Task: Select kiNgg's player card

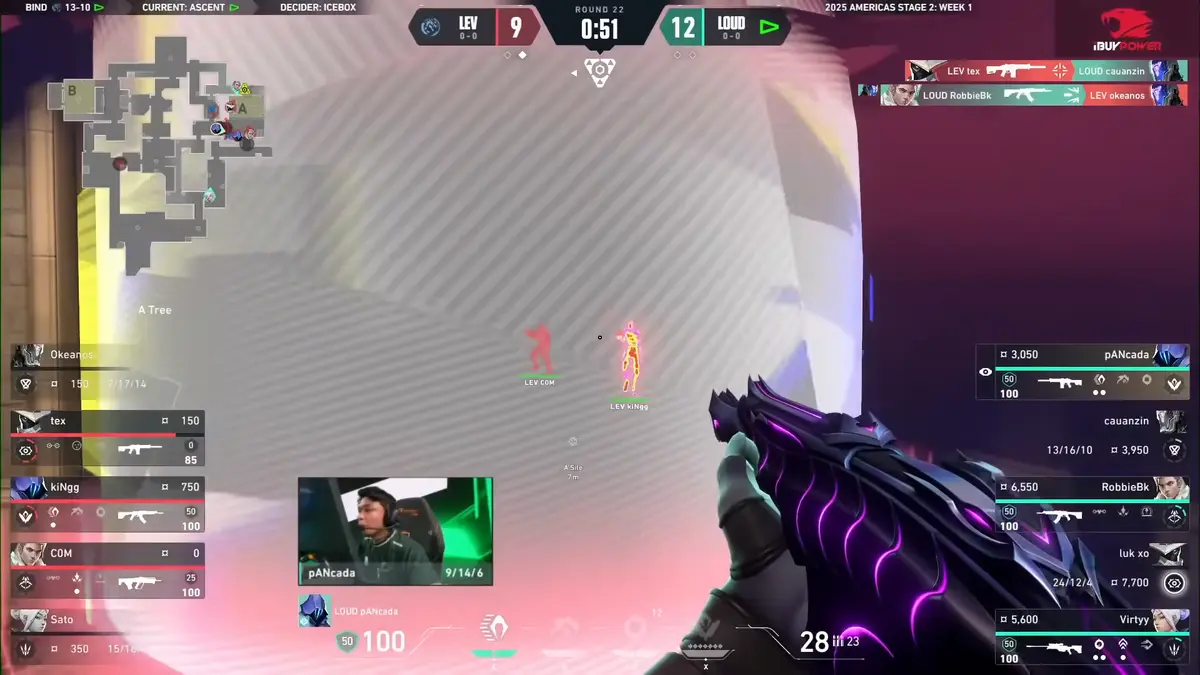Action: (x=107, y=503)
